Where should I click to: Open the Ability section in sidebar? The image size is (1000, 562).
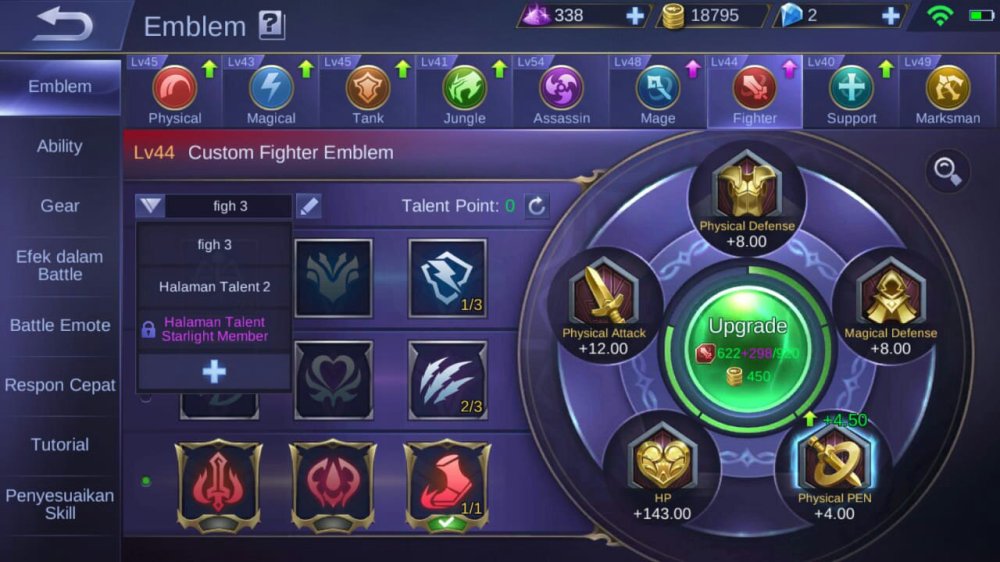tap(60, 146)
